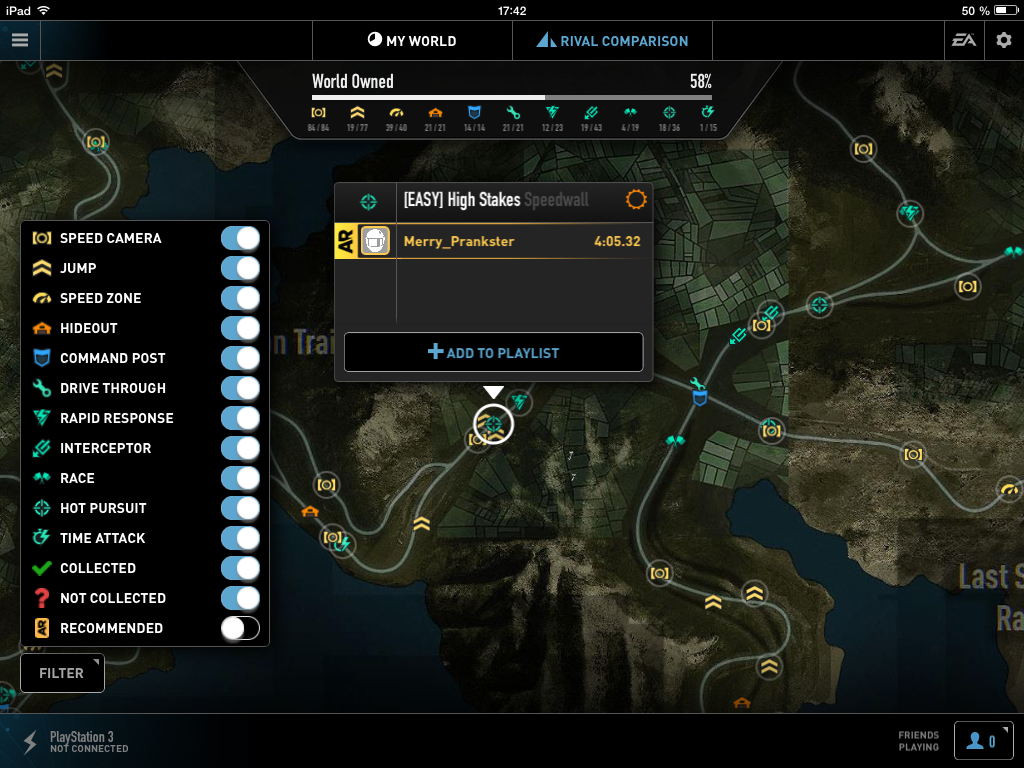Open the Friends Playing list
Image resolution: width=1024 pixels, height=768 pixels.
pos(983,741)
